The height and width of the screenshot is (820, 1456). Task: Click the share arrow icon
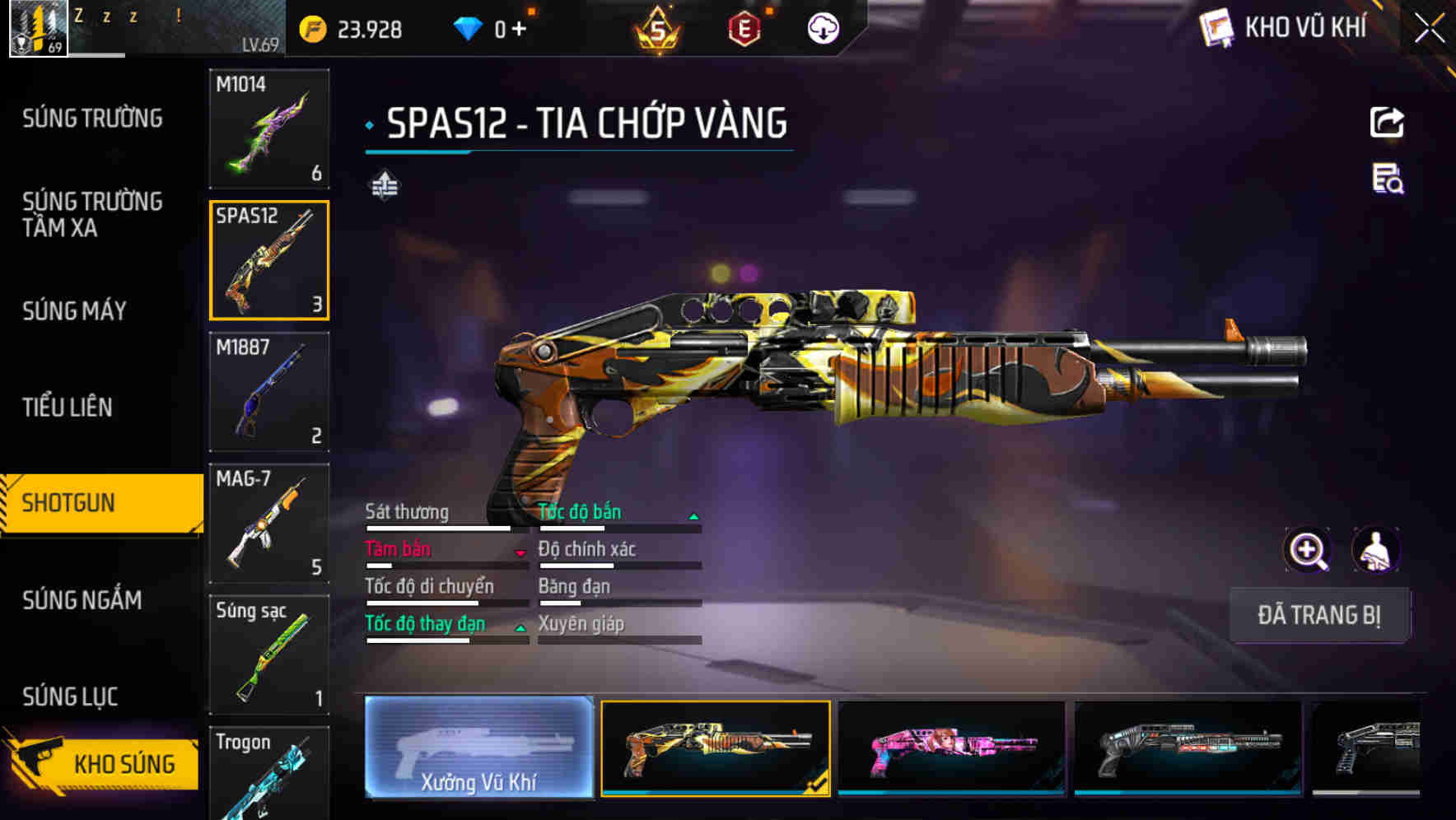[1387, 123]
